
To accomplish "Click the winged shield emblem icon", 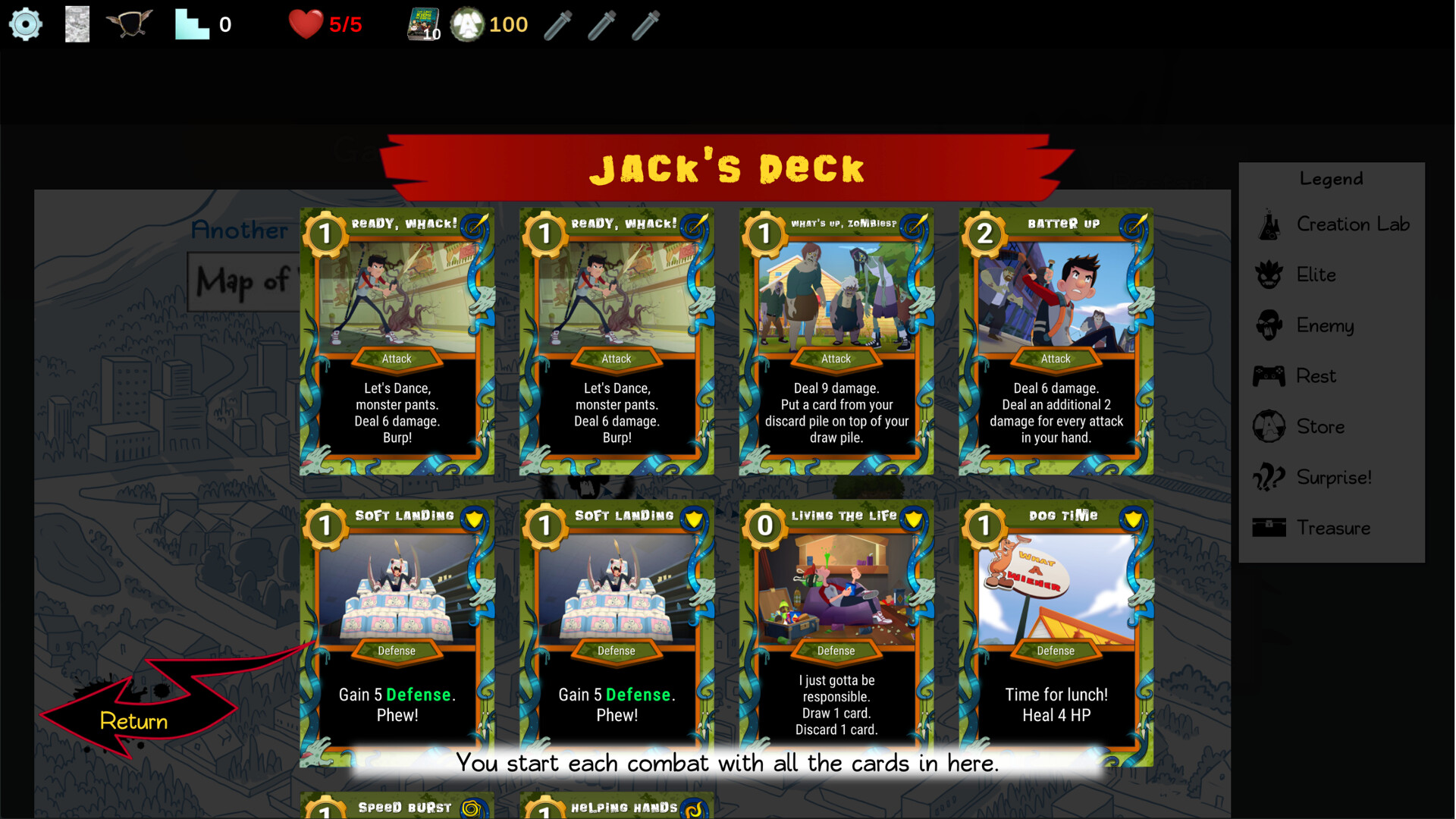I will click(x=129, y=24).
